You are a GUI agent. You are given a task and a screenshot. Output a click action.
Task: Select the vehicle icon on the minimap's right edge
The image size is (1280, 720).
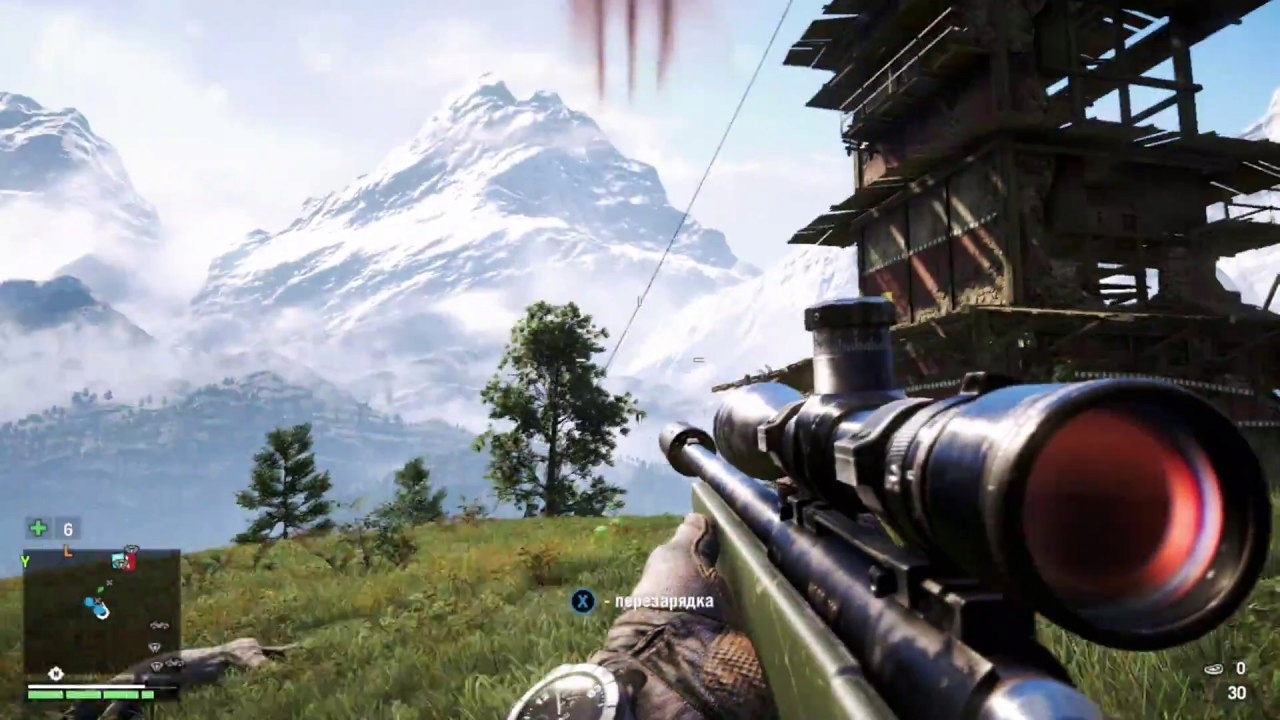click(159, 625)
